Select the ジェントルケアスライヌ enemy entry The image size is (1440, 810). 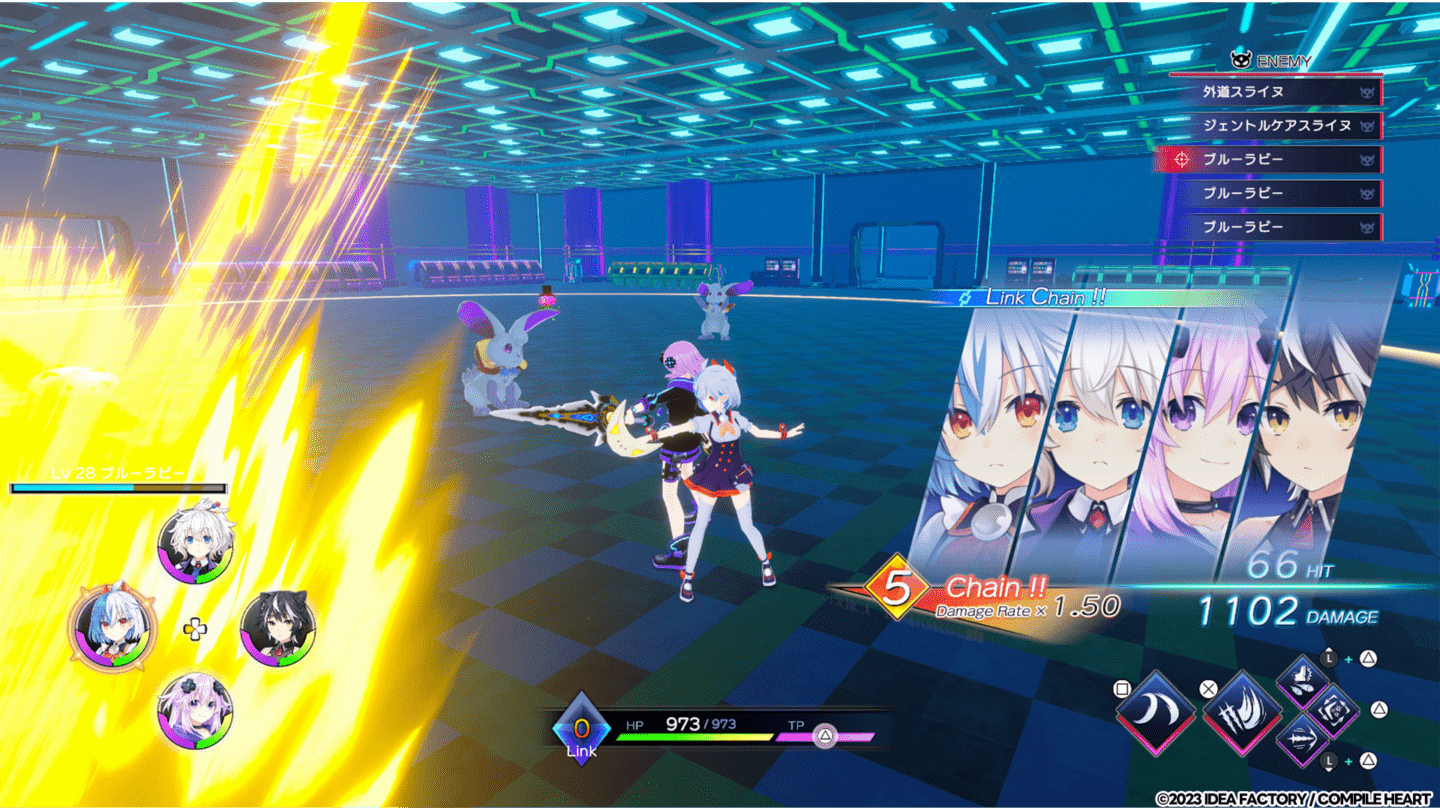coord(1267,126)
